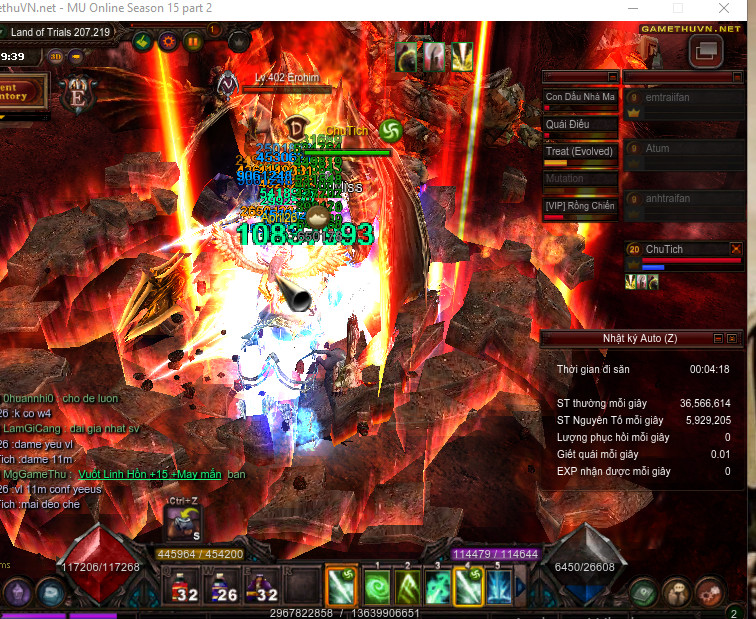Click the green flag button in top bar
The image size is (756, 619).
[141, 42]
